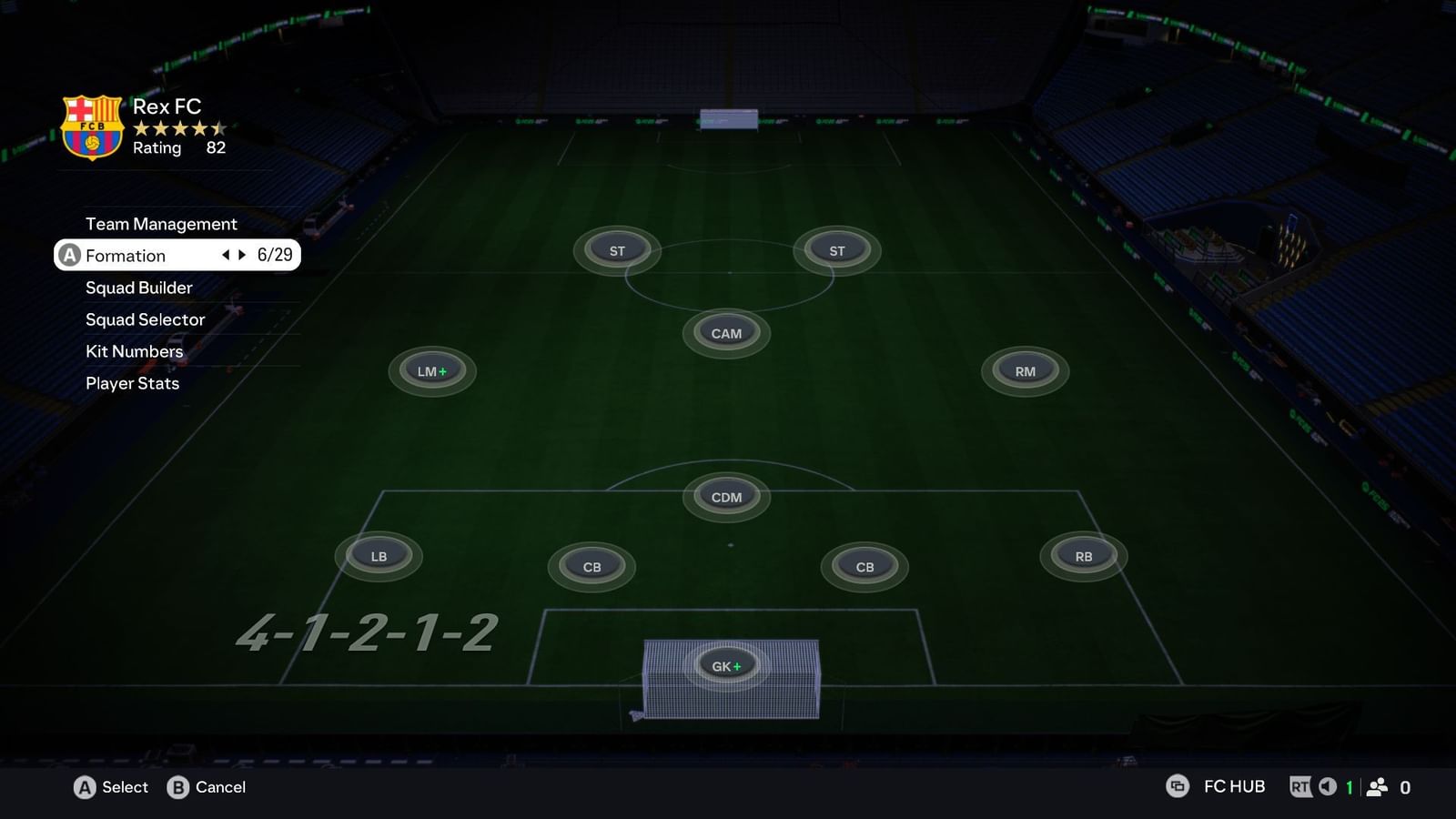Open the GK+ goalkeeper position node
Image resolution: width=1456 pixels, height=819 pixels.
tap(725, 665)
